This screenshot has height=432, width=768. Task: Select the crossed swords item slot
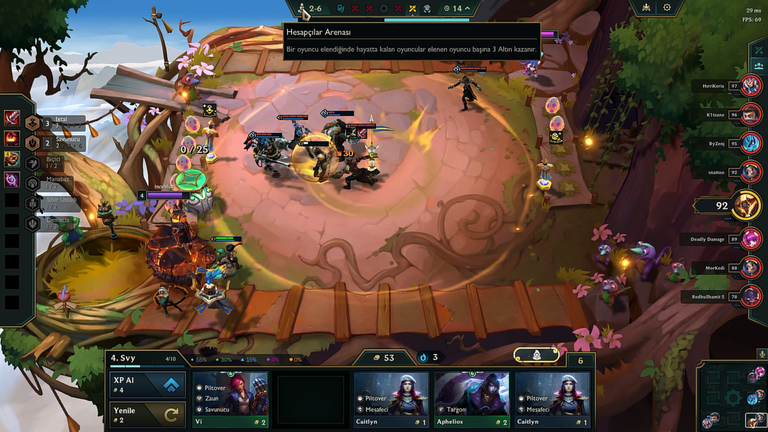(x=11, y=118)
